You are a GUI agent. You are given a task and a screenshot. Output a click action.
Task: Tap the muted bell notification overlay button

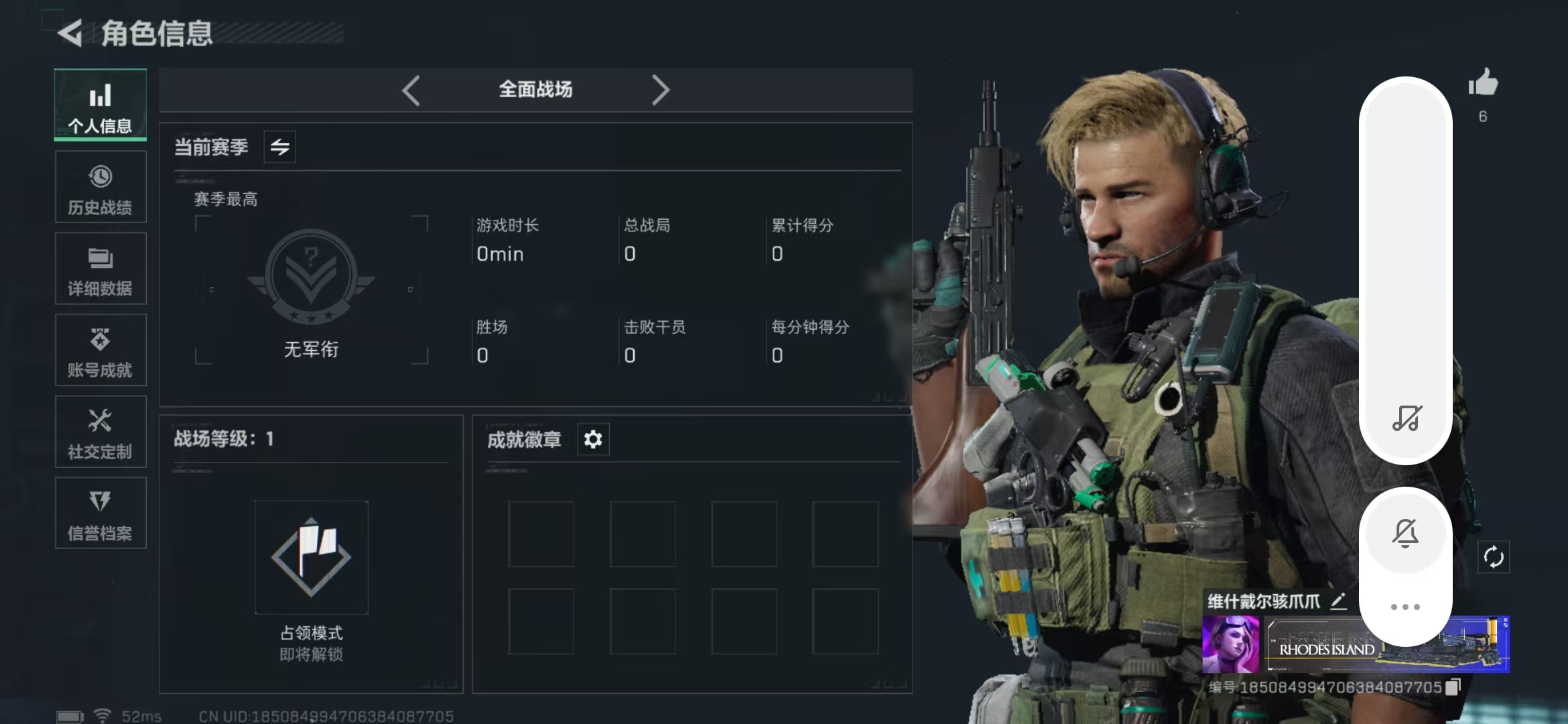(x=1405, y=533)
